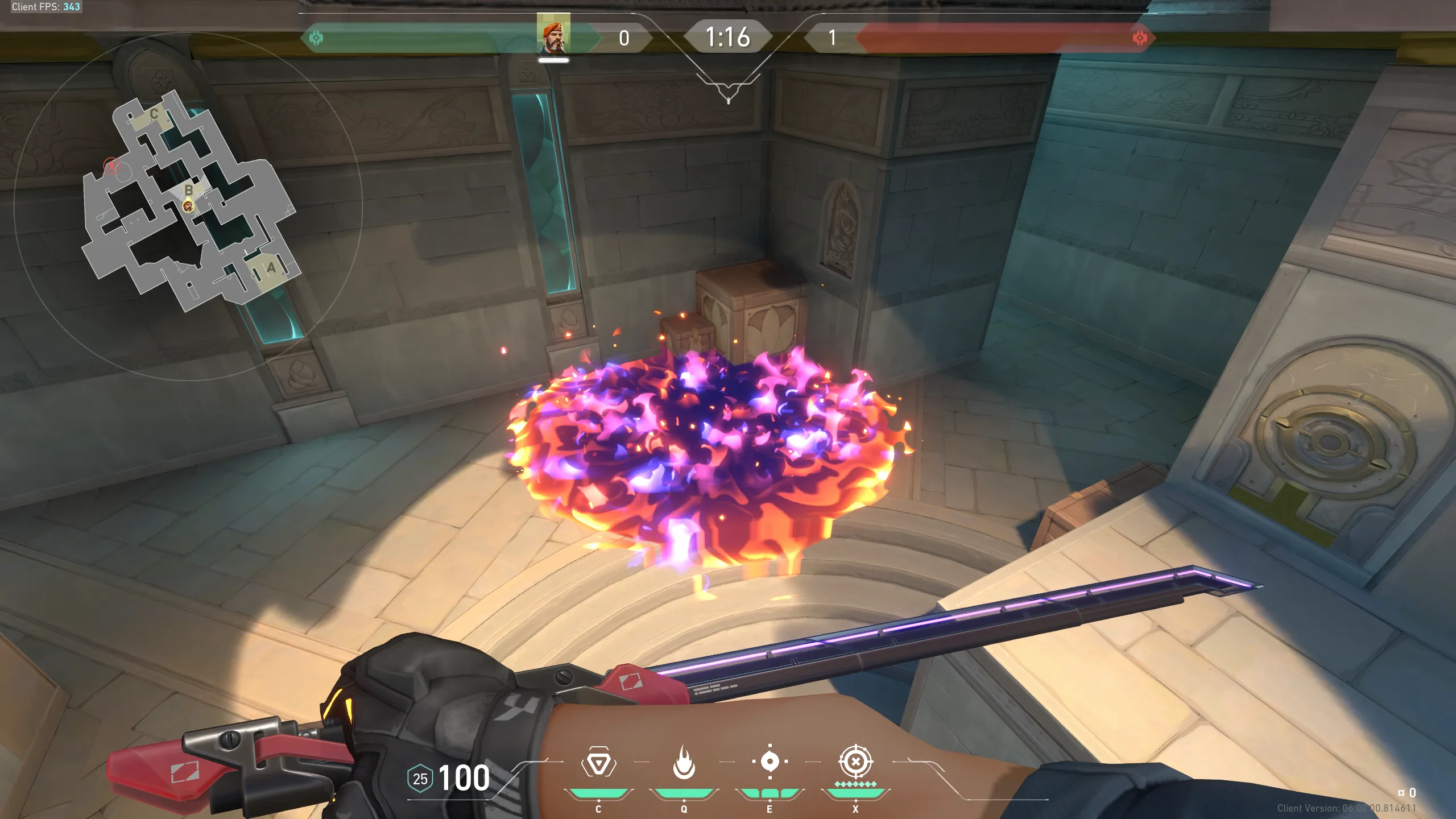
Task: Trigger the Orbital Strike ultimate icon
Action: coord(855,762)
